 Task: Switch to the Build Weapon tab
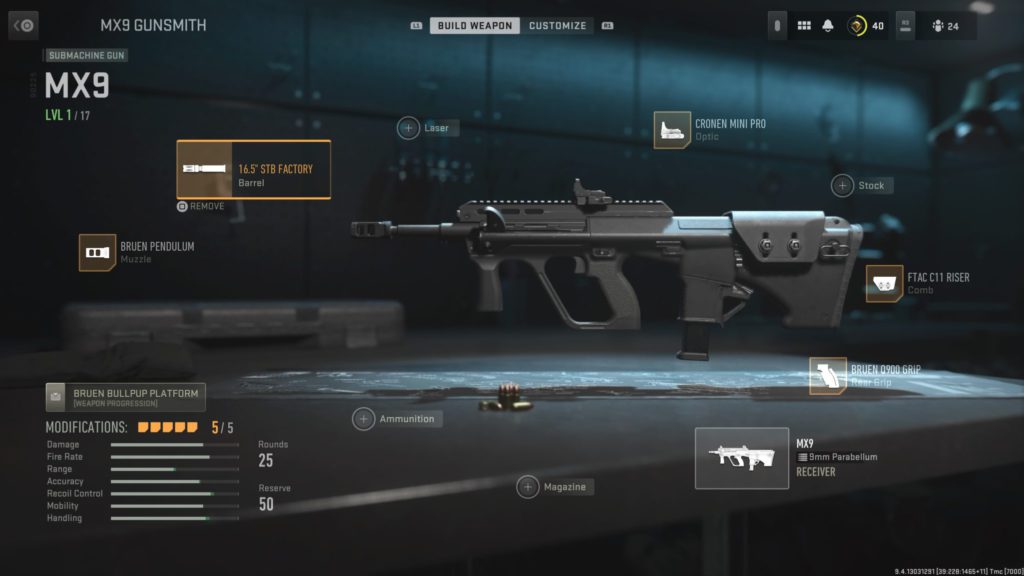[475, 25]
